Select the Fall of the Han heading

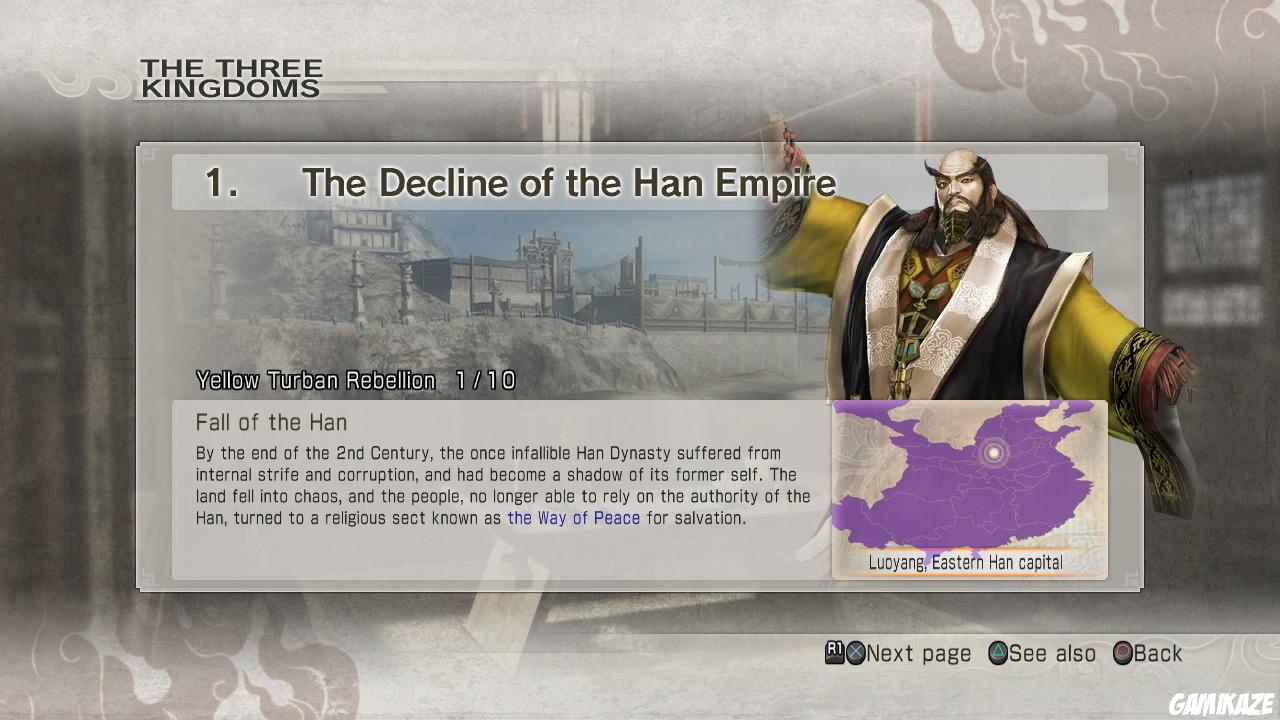pyautogui.click(x=272, y=422)
